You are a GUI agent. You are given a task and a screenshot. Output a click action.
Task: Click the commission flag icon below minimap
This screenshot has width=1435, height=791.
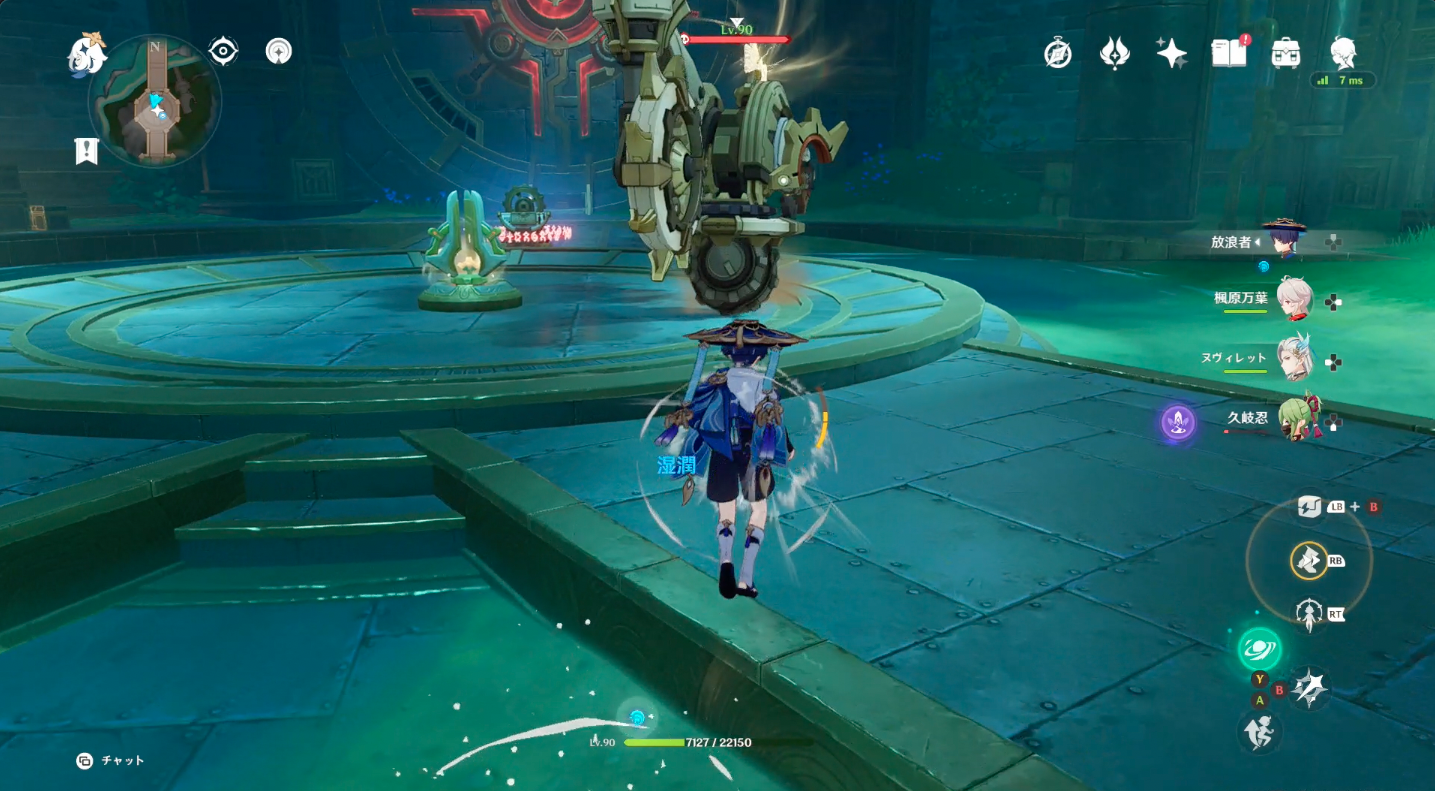[85, 152]
